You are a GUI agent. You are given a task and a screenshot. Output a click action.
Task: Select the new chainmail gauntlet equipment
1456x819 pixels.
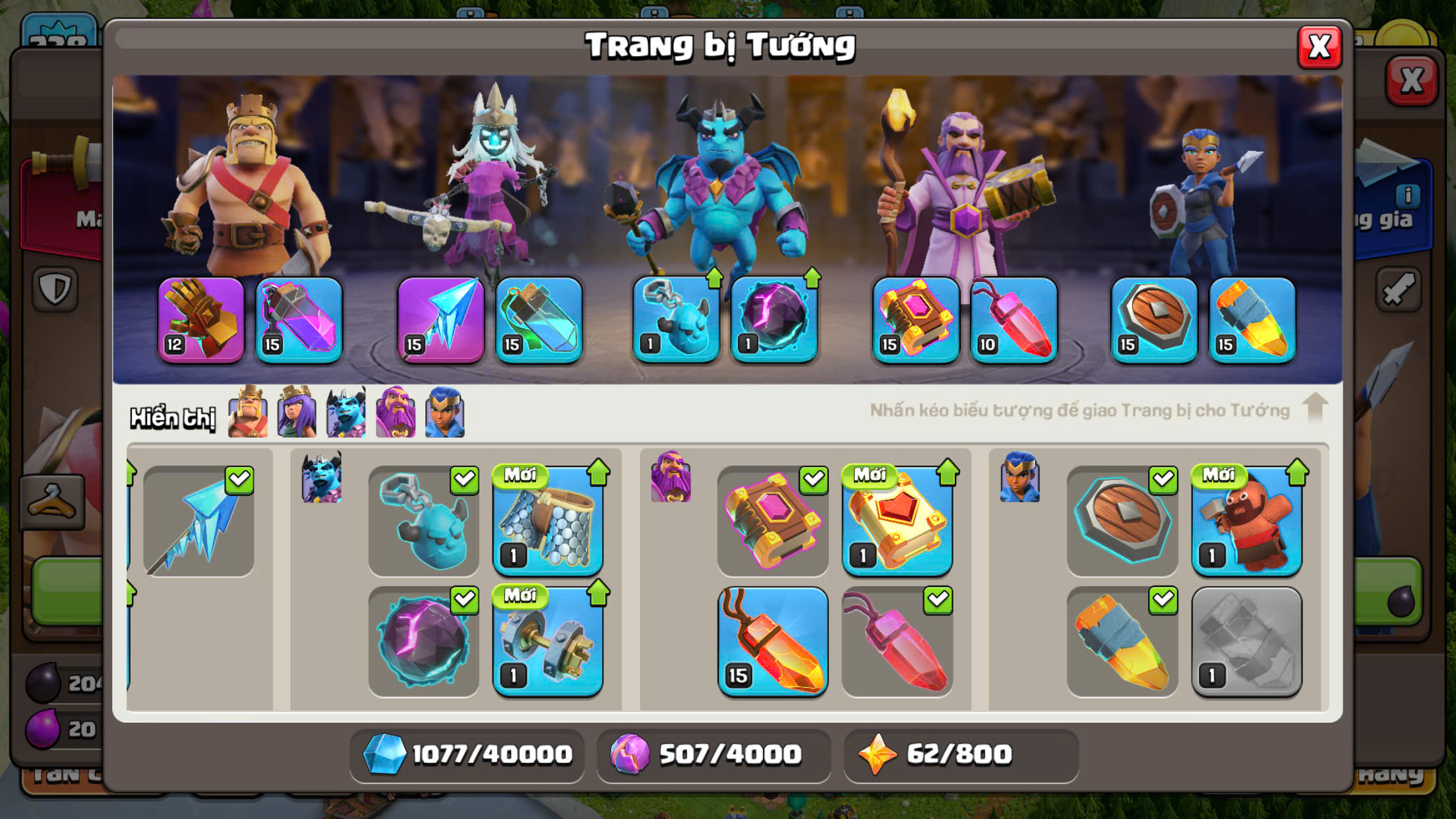548,521
